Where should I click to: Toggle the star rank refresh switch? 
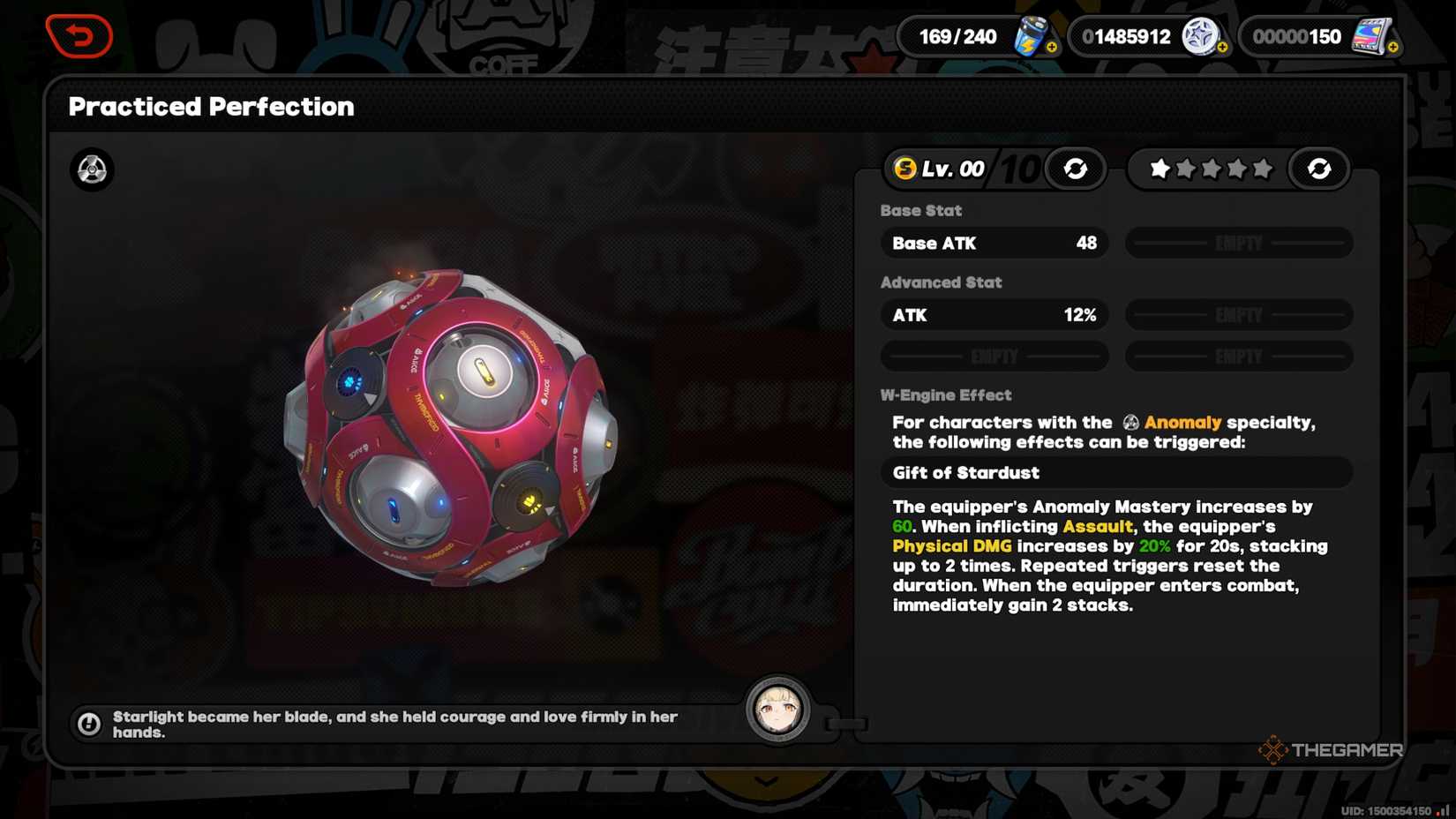(x=1319, y=169)
